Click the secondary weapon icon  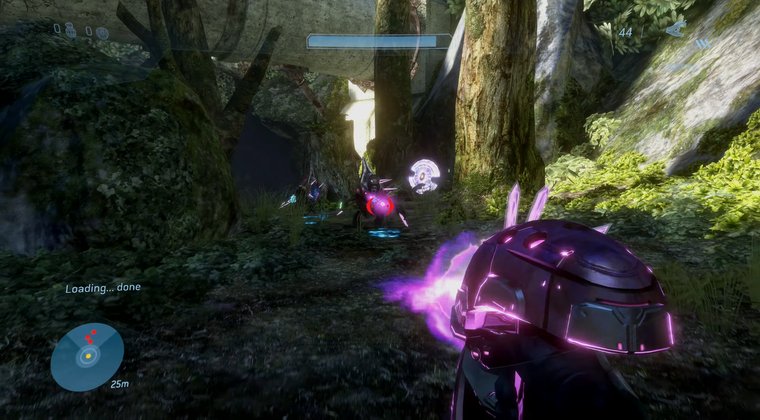pyautogui.click(x=703, y=44)
